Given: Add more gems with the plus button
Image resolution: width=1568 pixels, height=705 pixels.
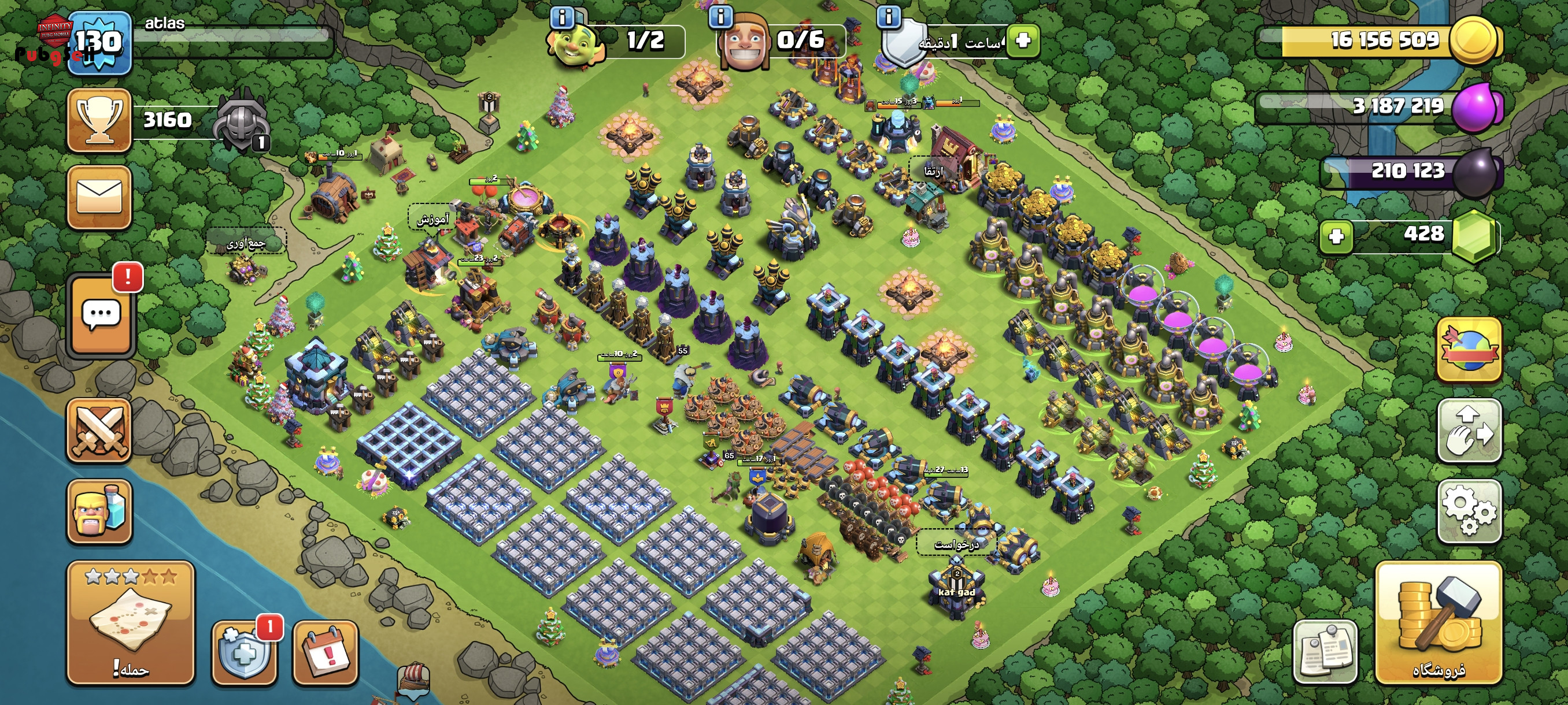Looking at the screenshot, I should [1337, 236].
